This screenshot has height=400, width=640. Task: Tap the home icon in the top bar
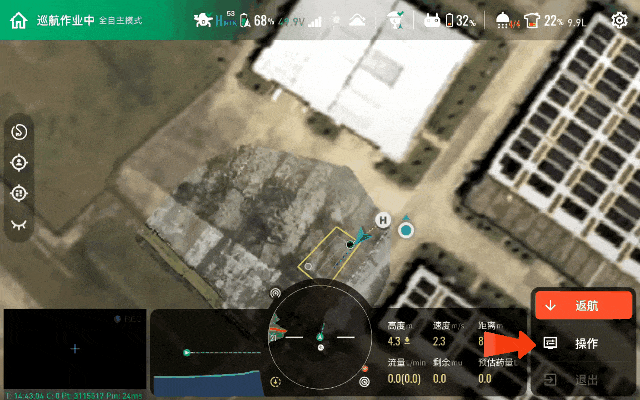click(18, 20)
